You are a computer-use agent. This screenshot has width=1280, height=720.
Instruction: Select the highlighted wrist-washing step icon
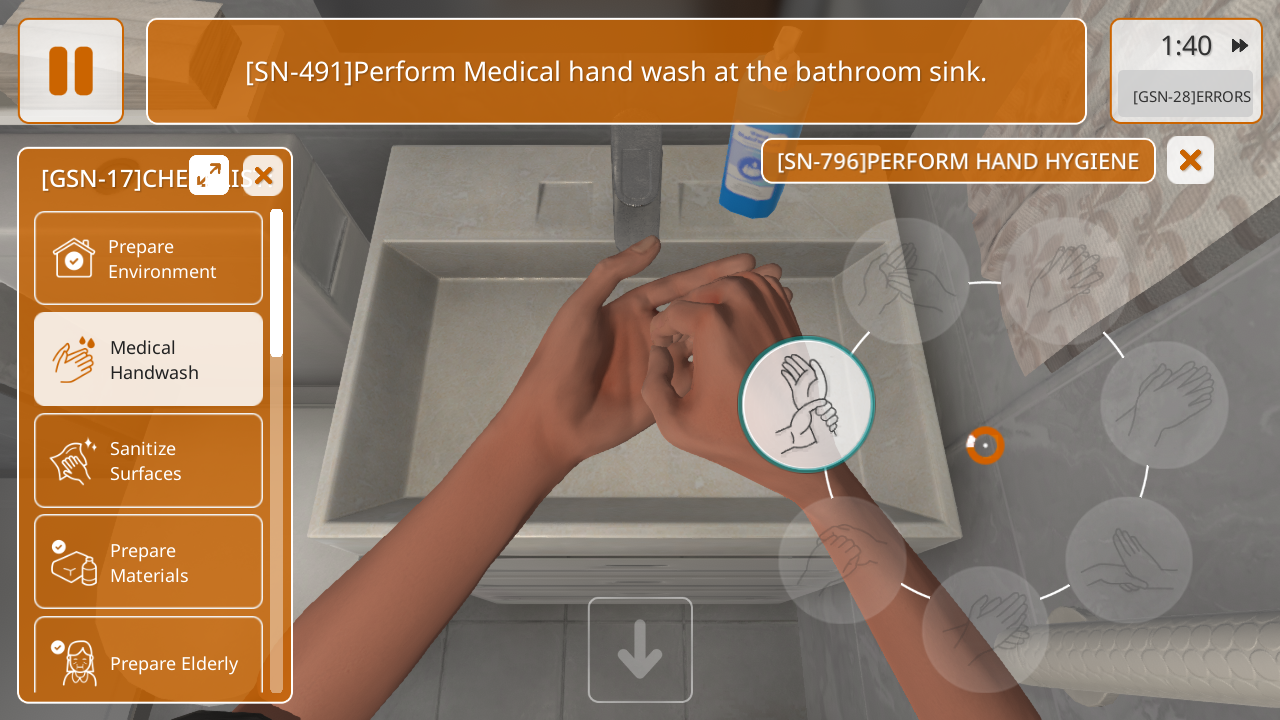[807, 404]
